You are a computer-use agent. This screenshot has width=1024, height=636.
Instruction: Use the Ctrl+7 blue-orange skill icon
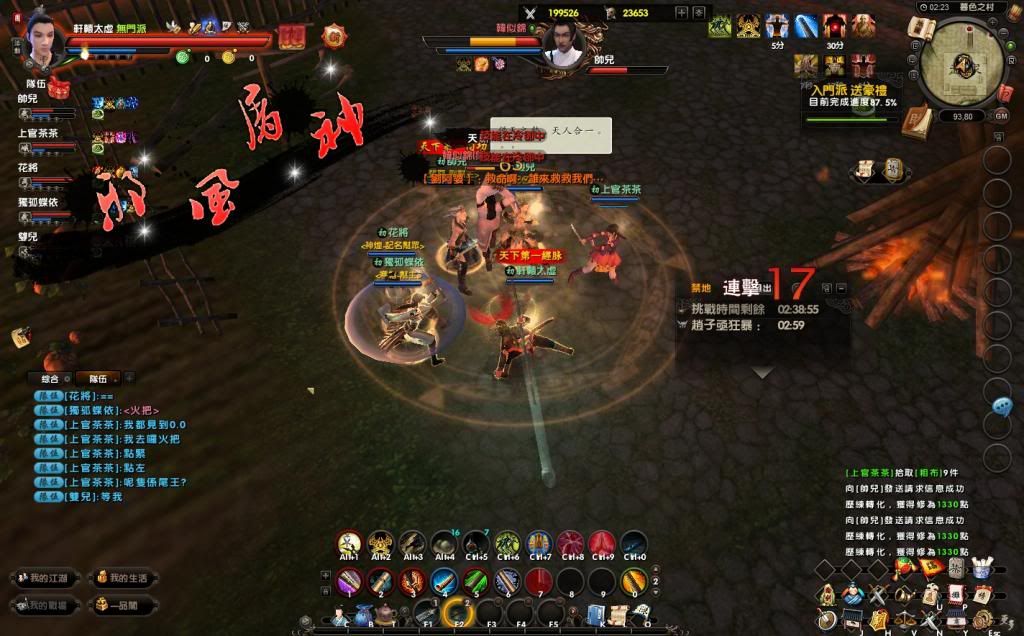539,543
